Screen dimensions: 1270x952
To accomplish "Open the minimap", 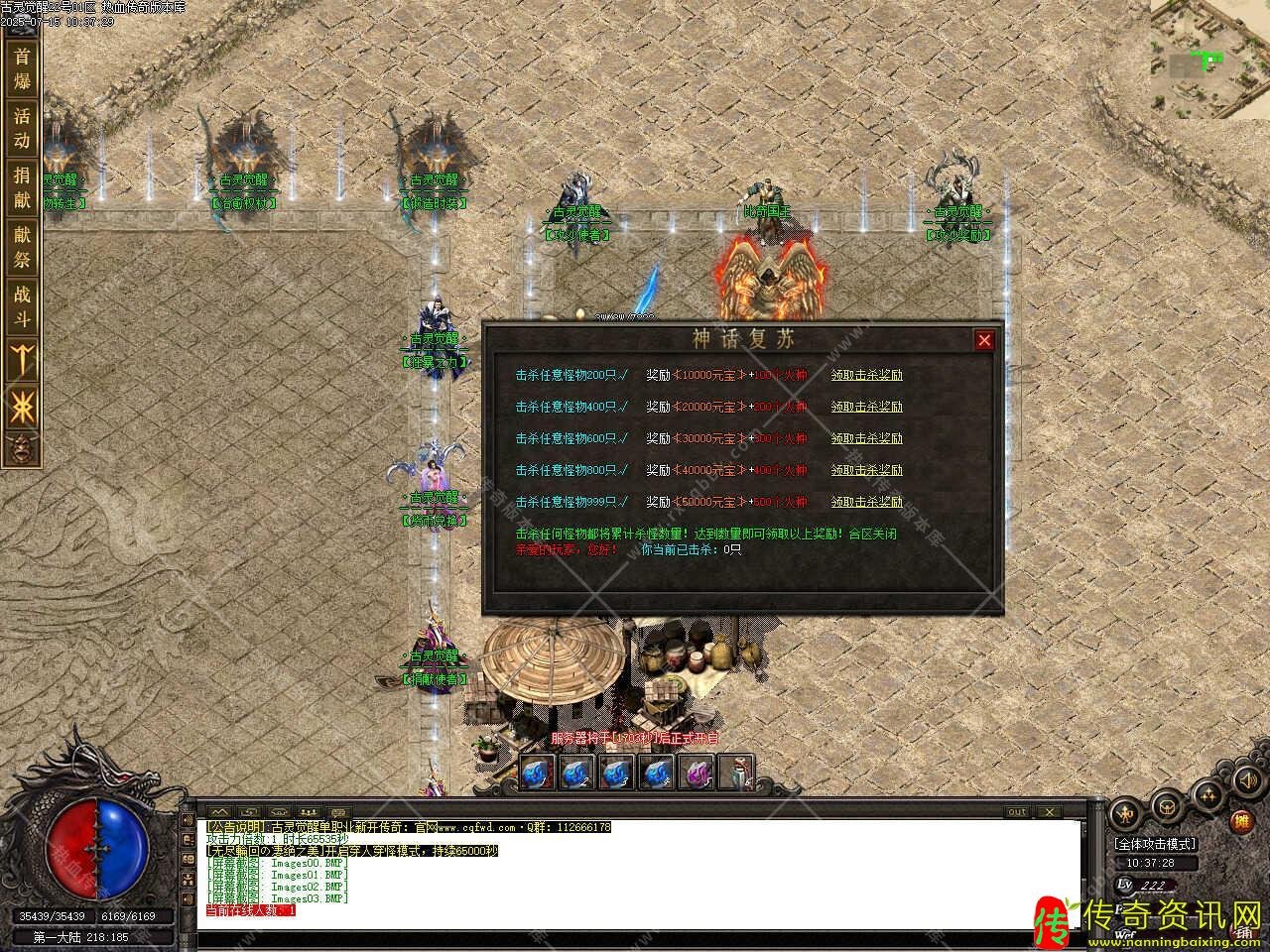I will pyautogui.click(x=1209, y=58).
